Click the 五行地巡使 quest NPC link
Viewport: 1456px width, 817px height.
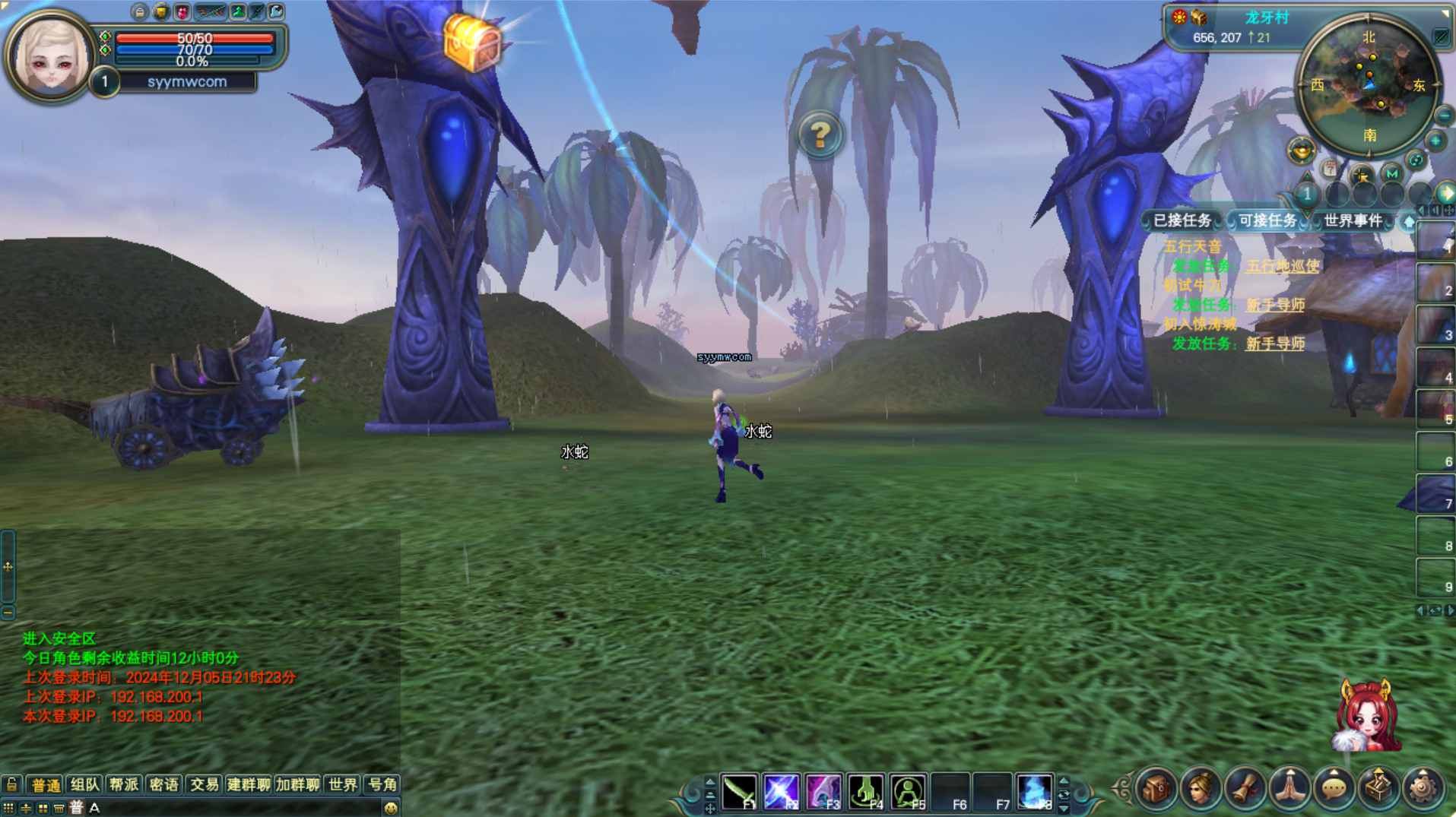pos(1282,266)
